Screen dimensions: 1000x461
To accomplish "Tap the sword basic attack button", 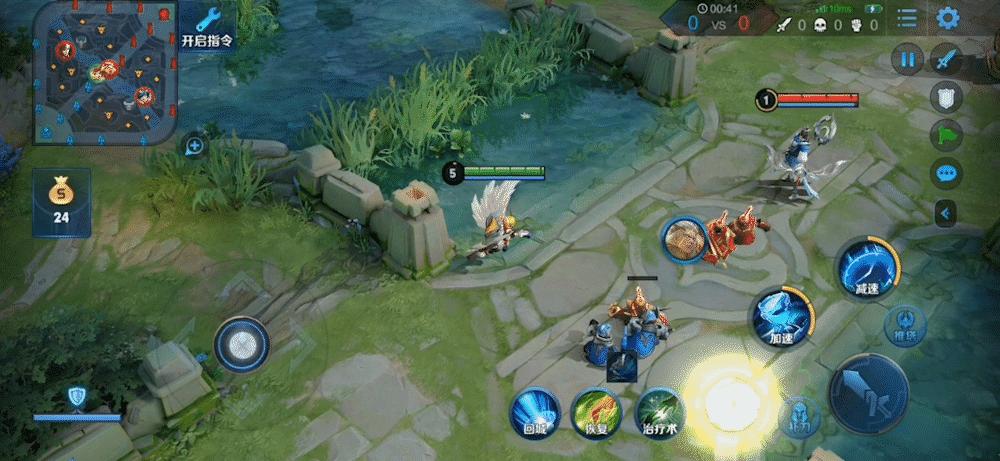I will click(x=869, y=393).
